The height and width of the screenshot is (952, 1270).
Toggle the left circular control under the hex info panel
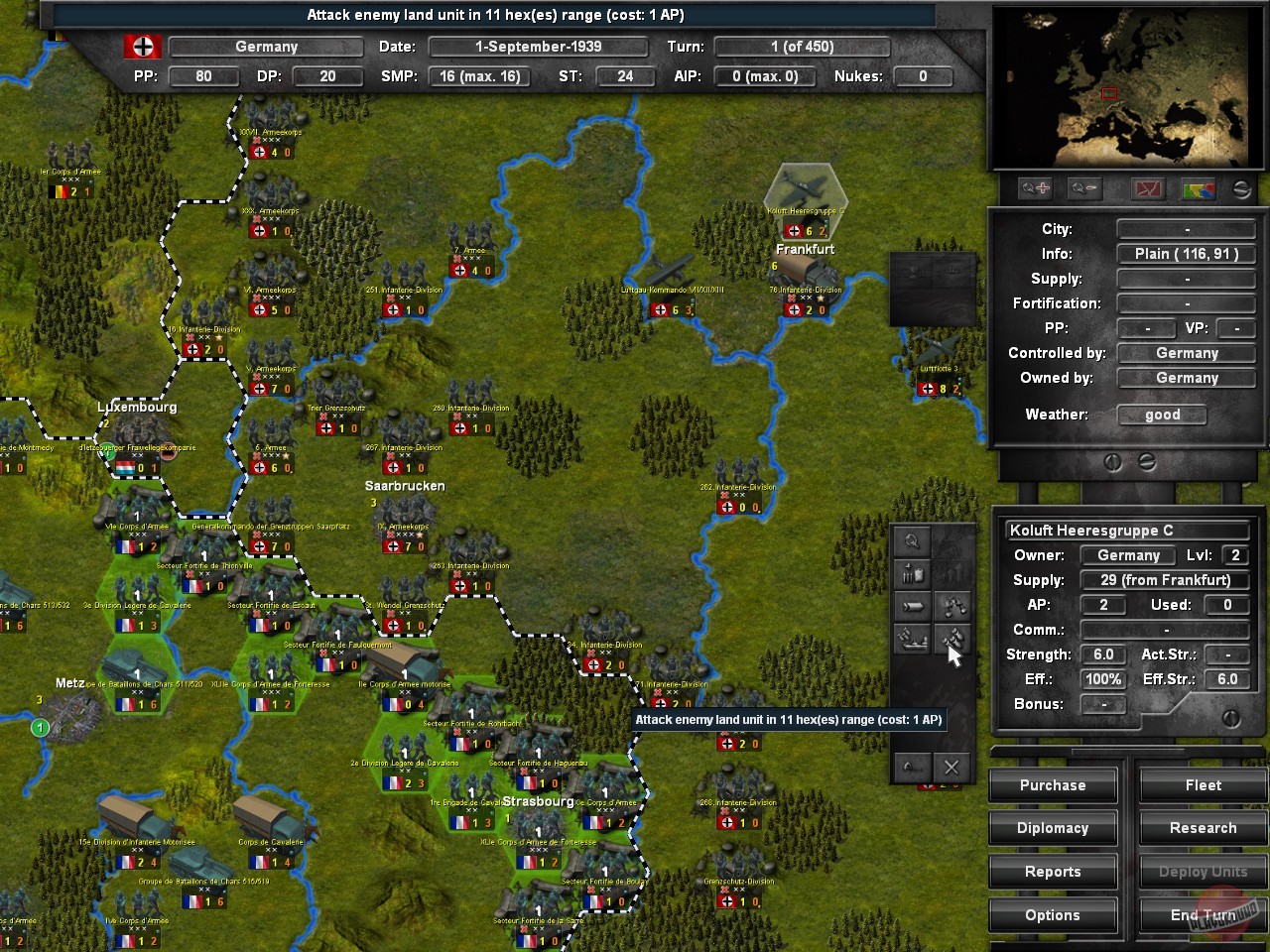coord(1113,461)
